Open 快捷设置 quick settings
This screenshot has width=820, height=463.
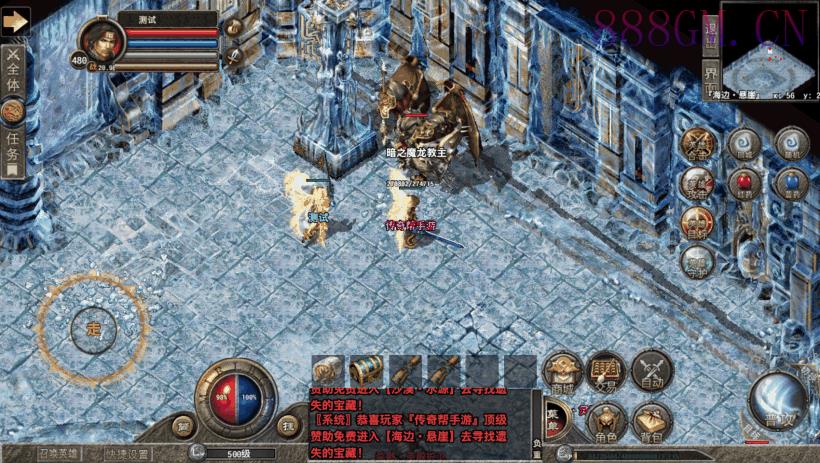(128, 453)
